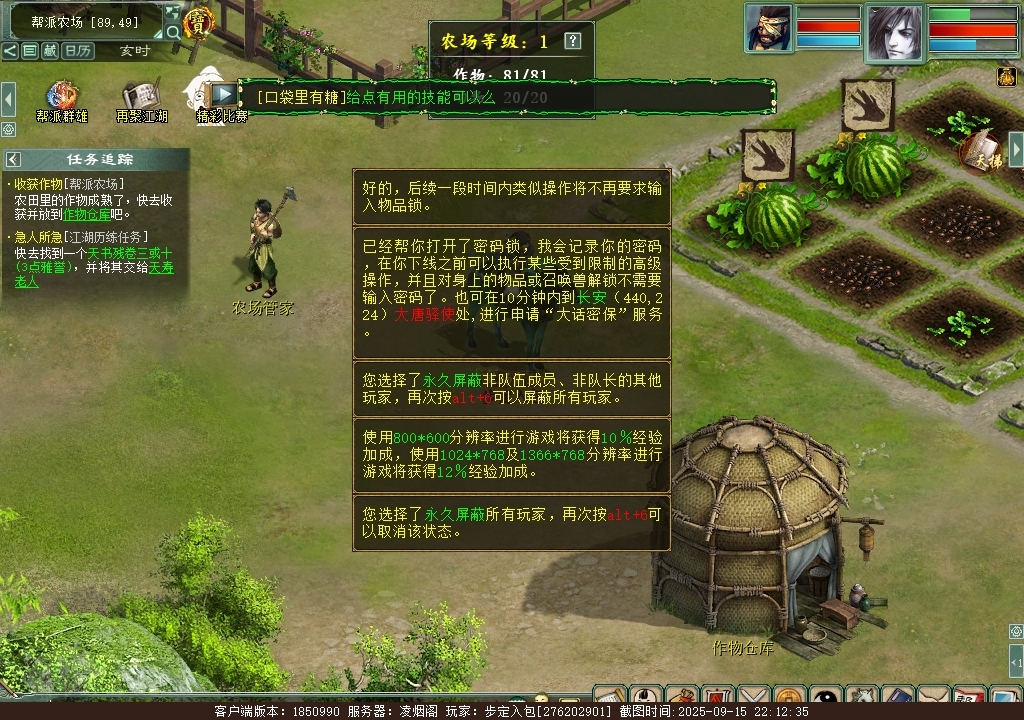The width and height of the screenshot is (1024, 720).
Task: Click the gold coin icon in bottom toolbar
Action: click(x=790, y=698)
